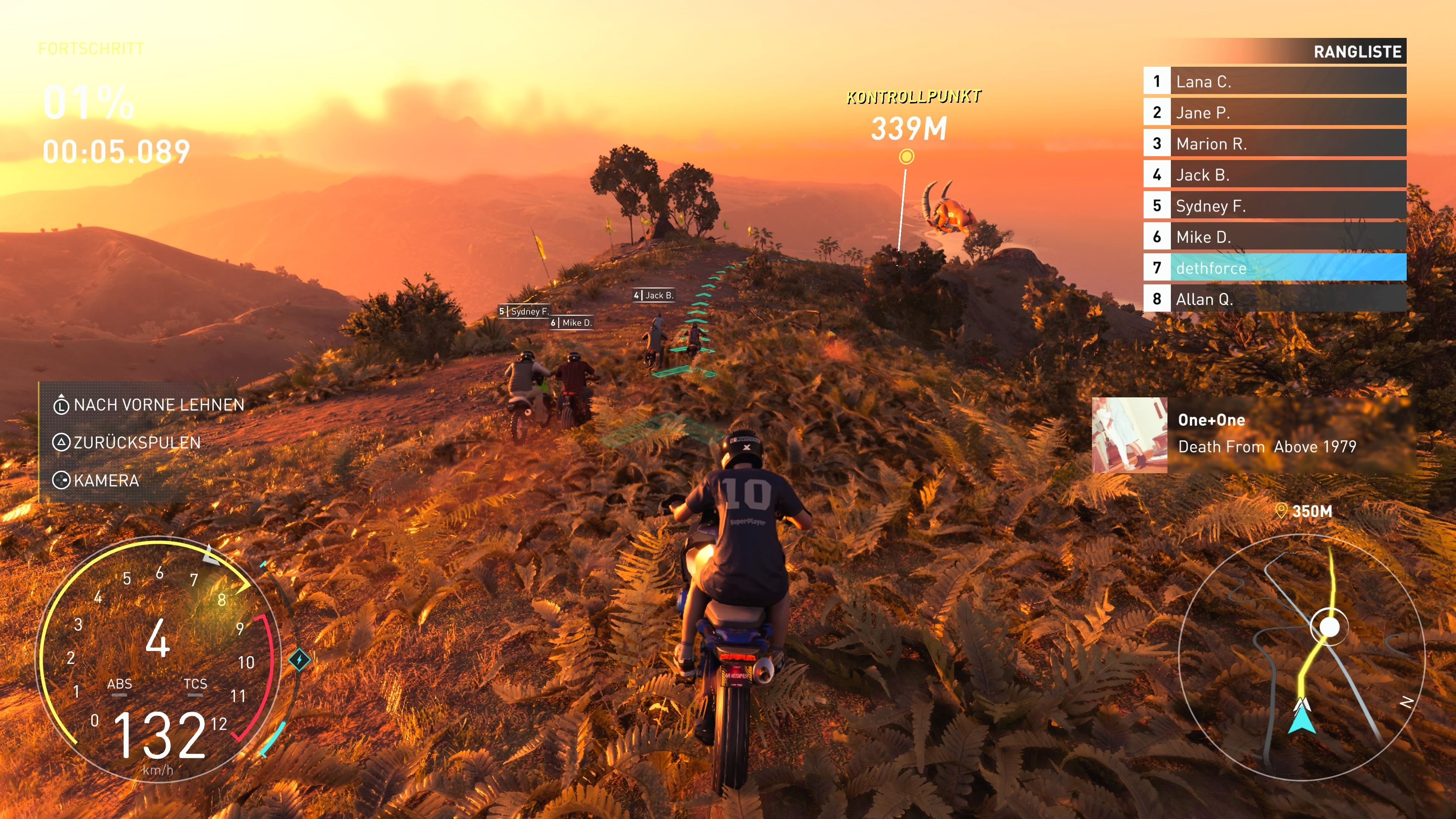
Task: Select Sydney F. ranking entry
Action: tap(1274, 206)
